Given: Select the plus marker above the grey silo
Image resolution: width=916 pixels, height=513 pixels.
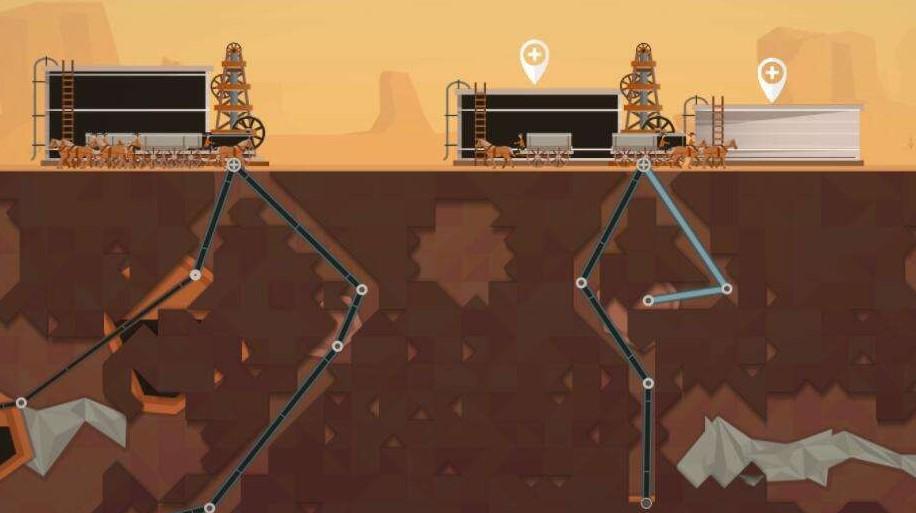Looking at the screenshot, I should coord(771,74).
